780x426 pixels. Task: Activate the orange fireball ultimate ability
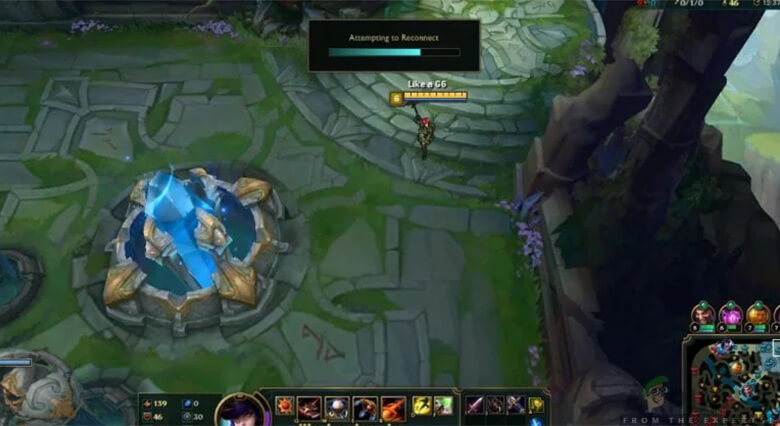[x=393, y=407]
